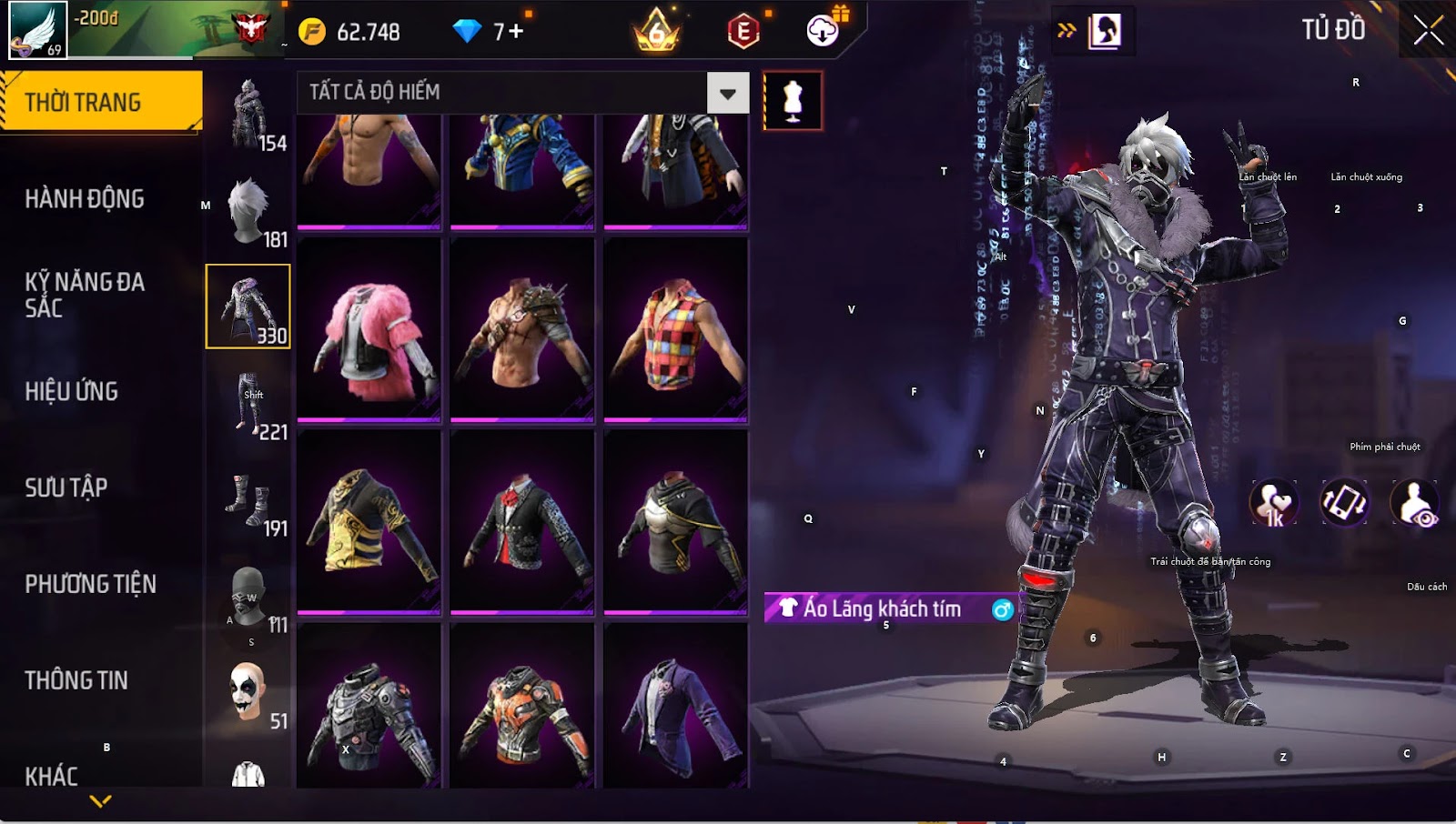Select the shoes category showing 191
This screenshot has width=1456, height=824.
click(x=248, y=502)
